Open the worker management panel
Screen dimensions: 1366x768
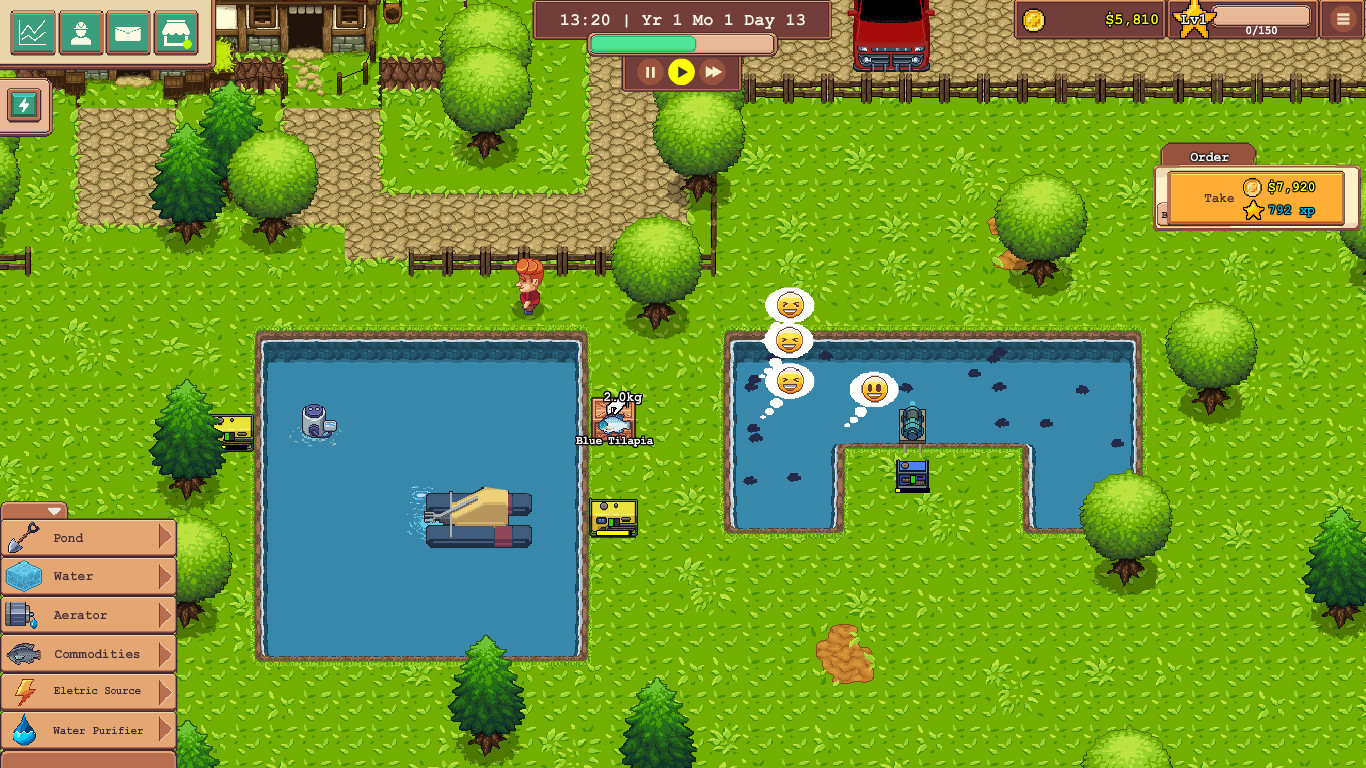[x=81, y=31]
